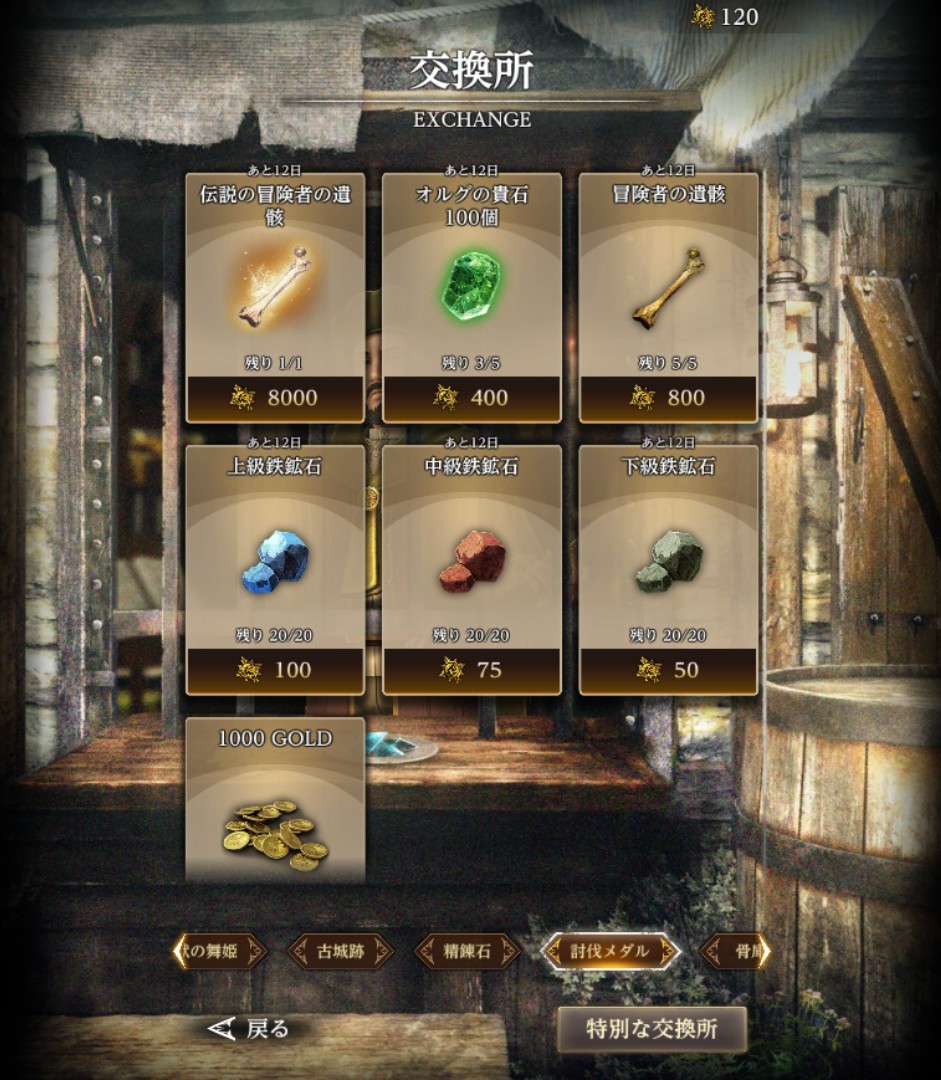Viewport: 941px width, 1080px height.
Task: Exchange for the 1000 GOLD item
Action: tap(274, 800)
